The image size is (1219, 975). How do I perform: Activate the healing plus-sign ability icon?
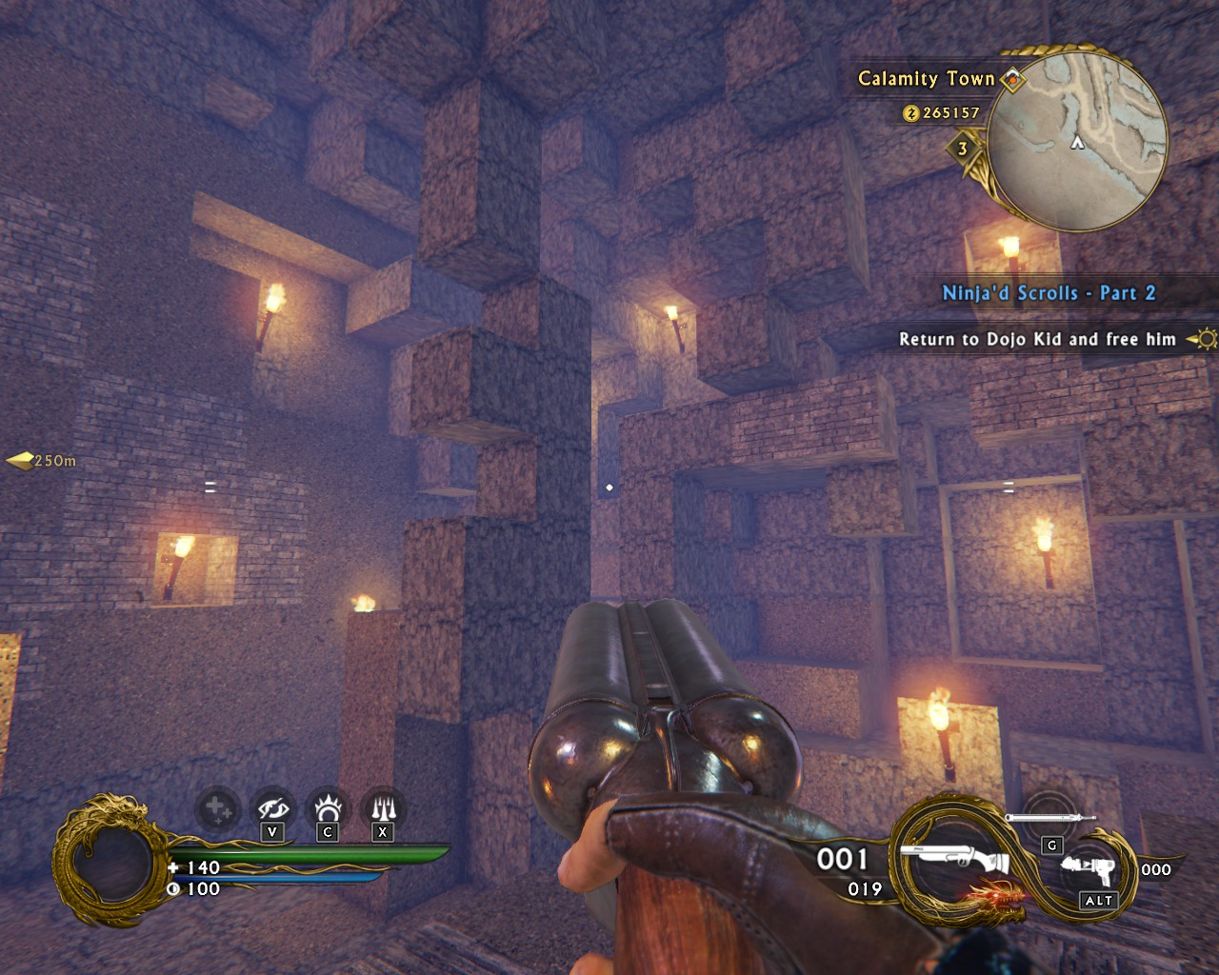tap(217, 807)
